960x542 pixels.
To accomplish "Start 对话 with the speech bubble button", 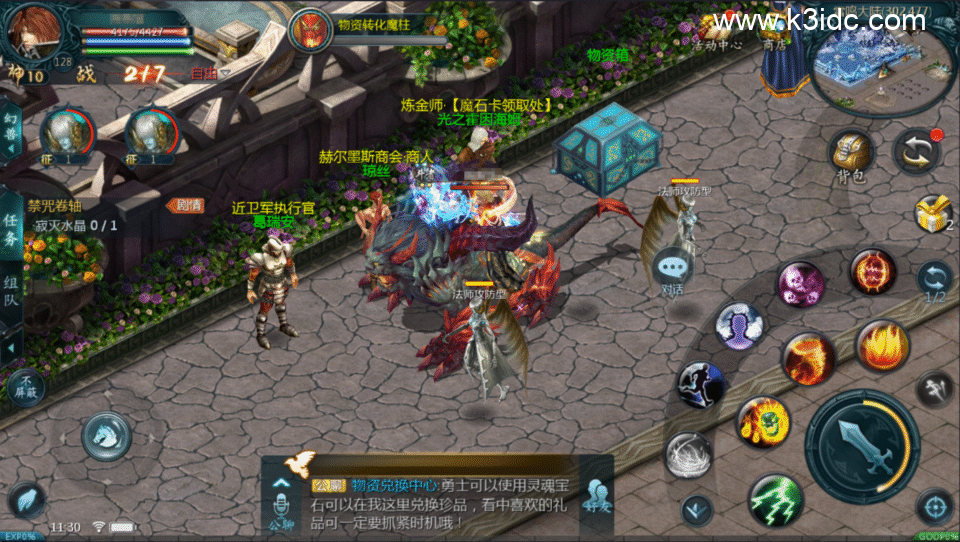I will coord(672,272).
